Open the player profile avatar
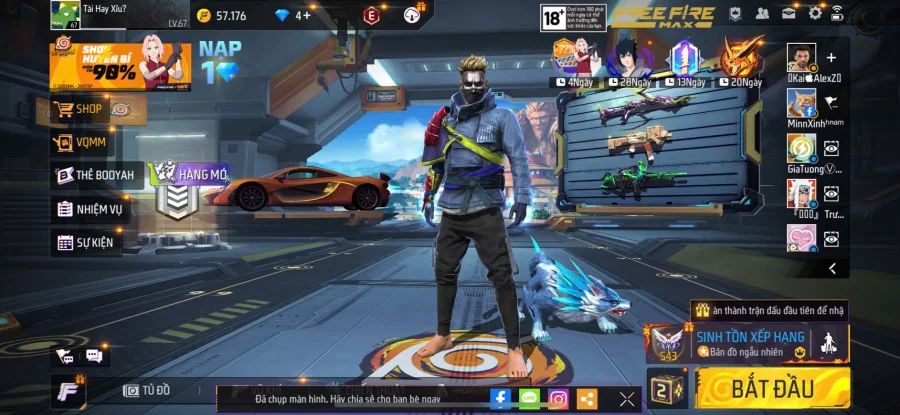Viewport: 900px width, 415px height. tap(65, 14)
